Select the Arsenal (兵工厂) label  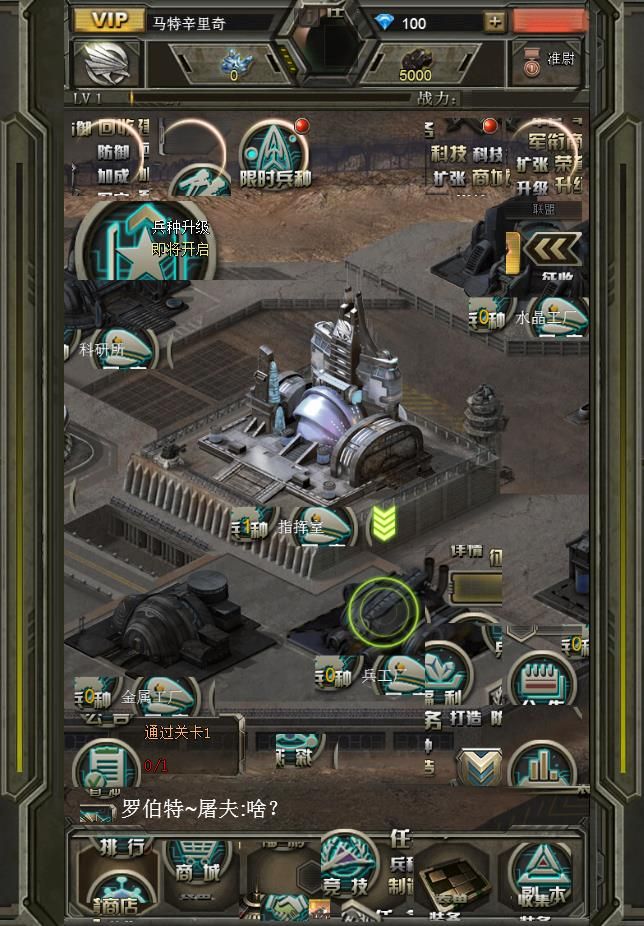(380, 676)
